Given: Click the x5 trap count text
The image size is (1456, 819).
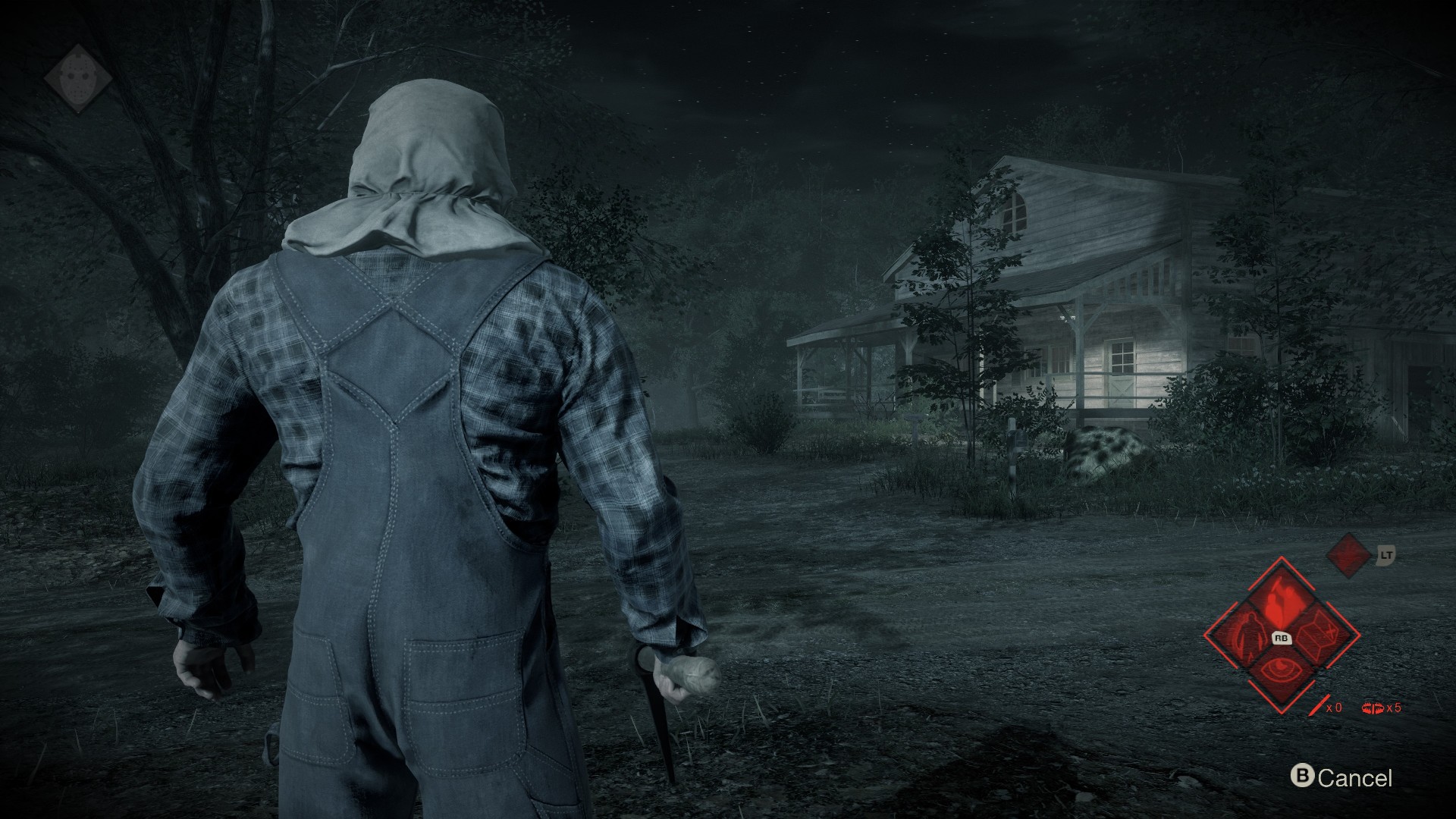Looking at the screenshot, I should (x=1395, y=708).
